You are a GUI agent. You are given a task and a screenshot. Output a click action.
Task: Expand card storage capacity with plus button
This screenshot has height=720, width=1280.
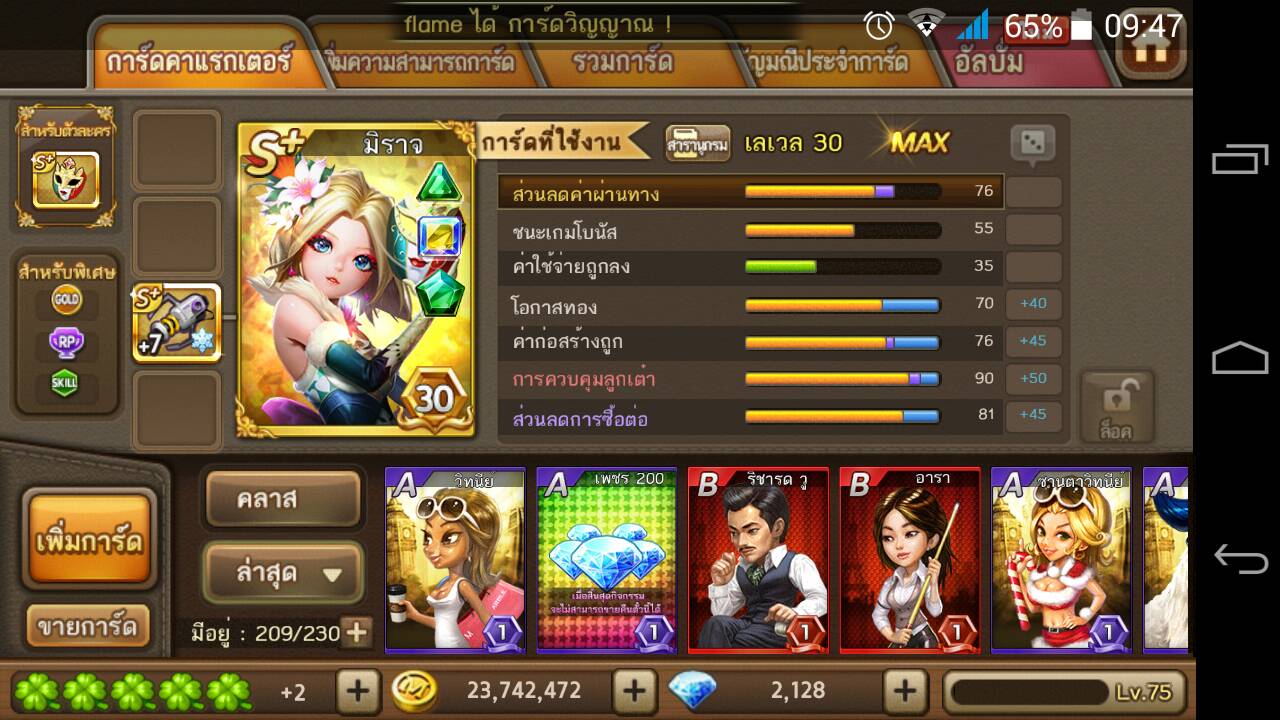(356, 632)
